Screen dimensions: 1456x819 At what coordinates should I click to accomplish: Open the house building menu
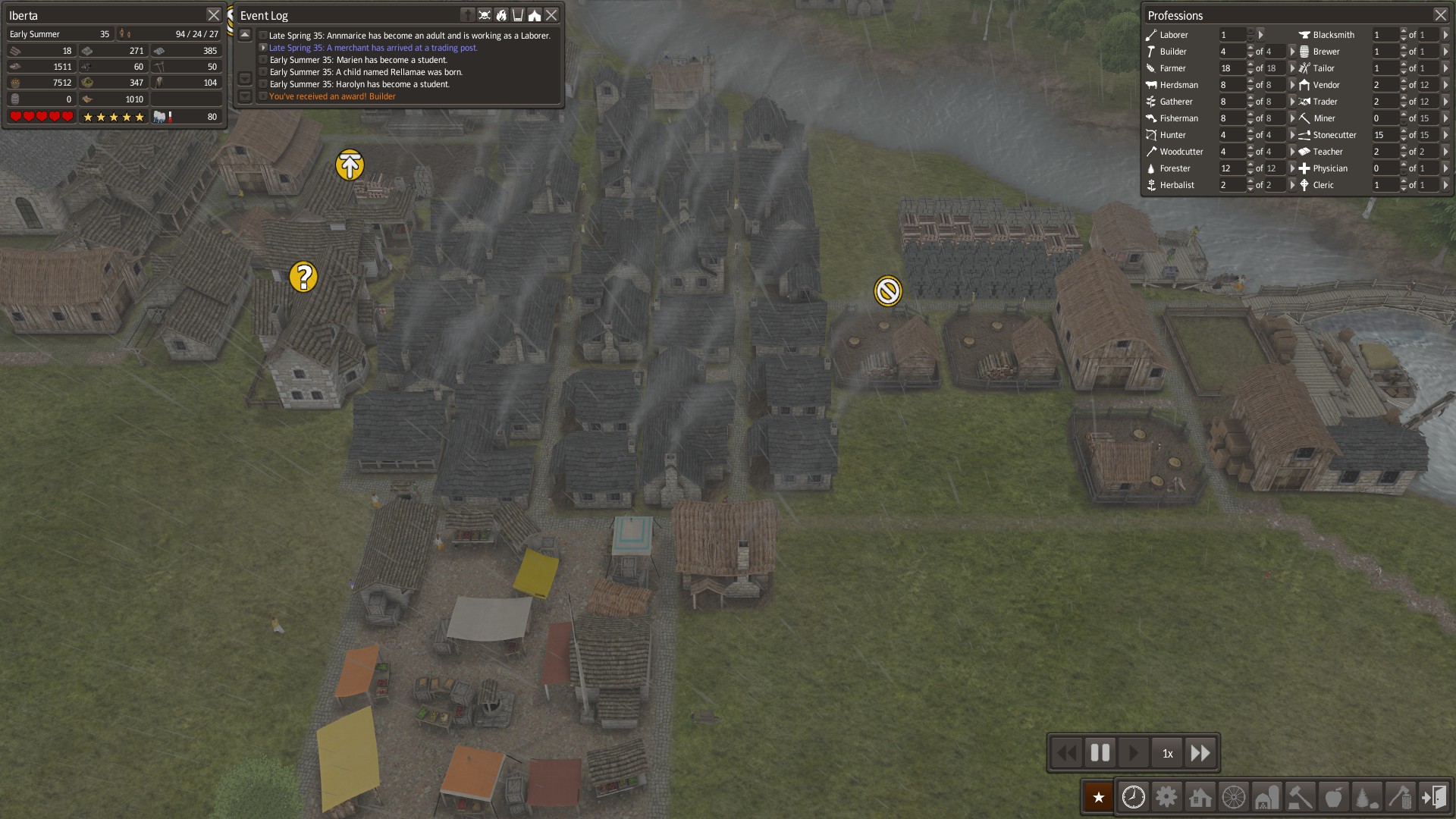coord(1200,797)
